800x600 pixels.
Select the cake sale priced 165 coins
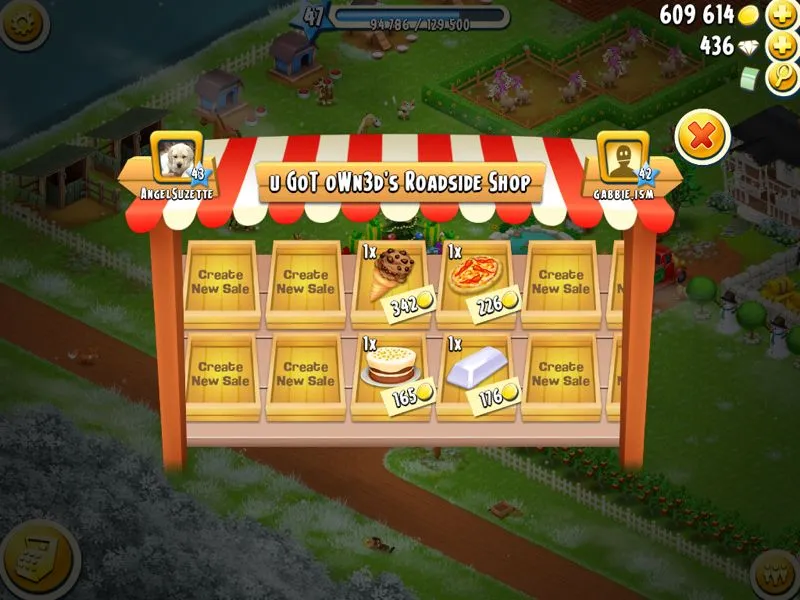point(391,370)
